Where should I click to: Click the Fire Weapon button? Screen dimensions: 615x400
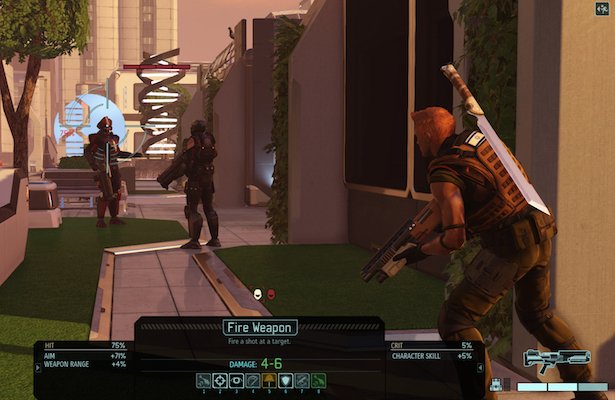(258, 327)
